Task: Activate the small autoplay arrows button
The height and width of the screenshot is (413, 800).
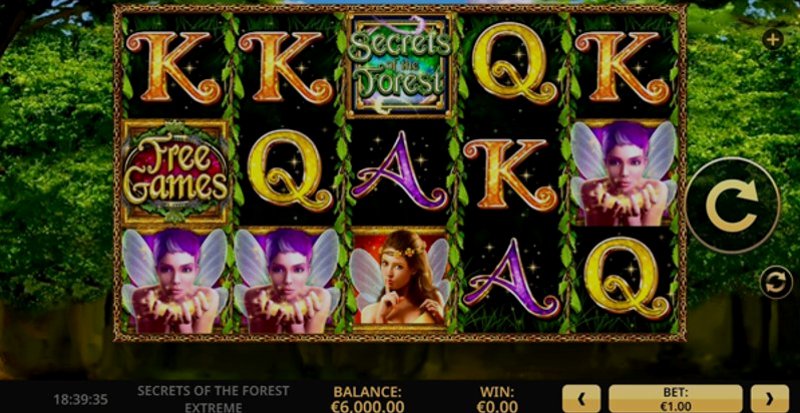Action: pos(772,282)
